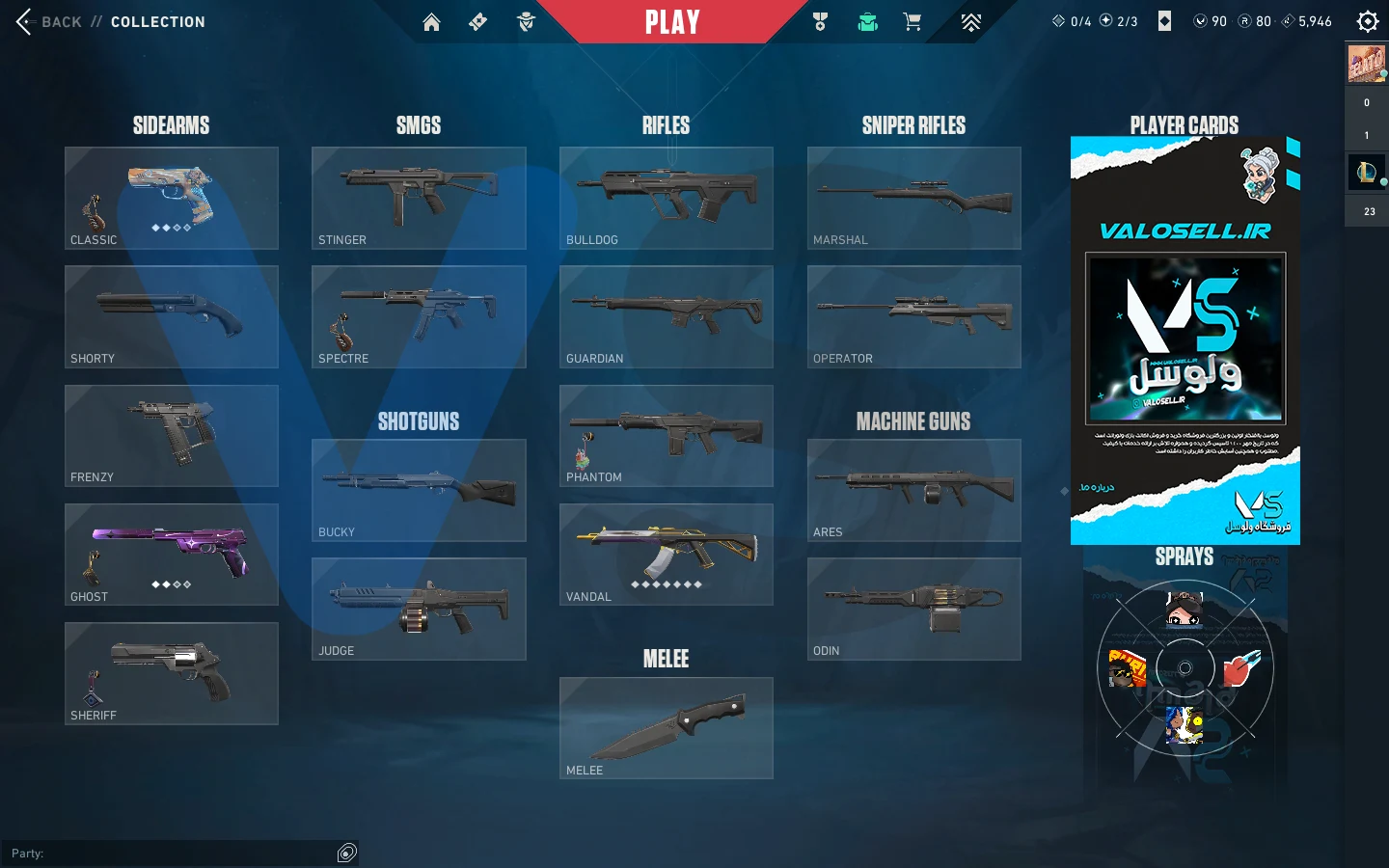Hit the red PLAY button
The height and width of the screenshot is (868, 1389).
[x=672, y=22]
